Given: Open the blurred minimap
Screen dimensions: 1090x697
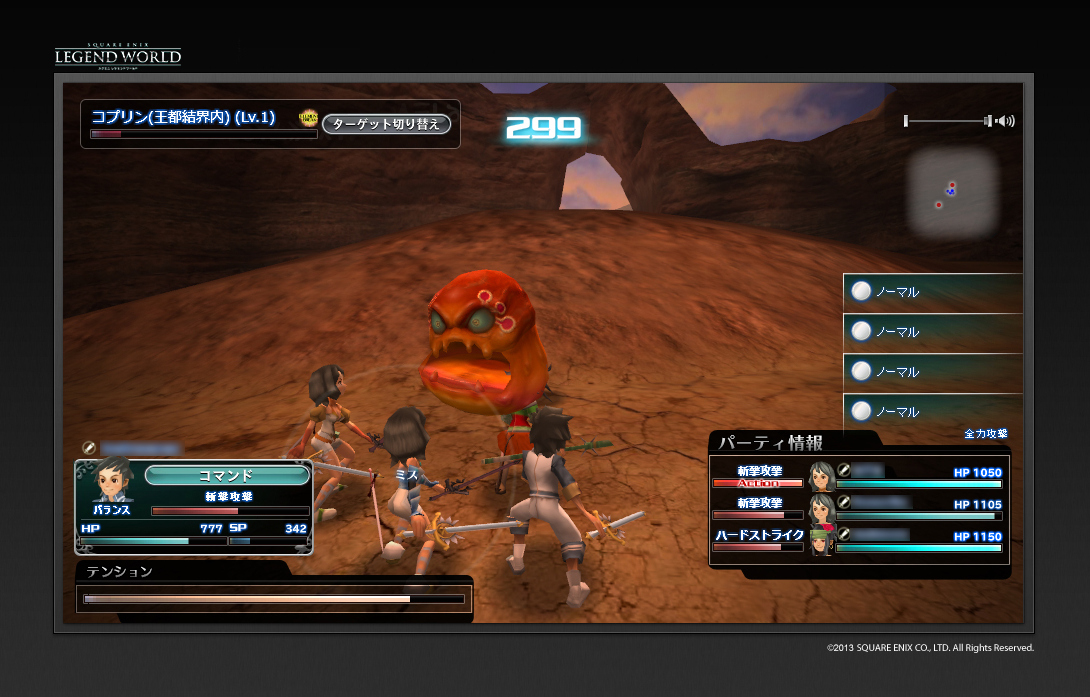Looking at the screenshot, I should pos(952,191).
